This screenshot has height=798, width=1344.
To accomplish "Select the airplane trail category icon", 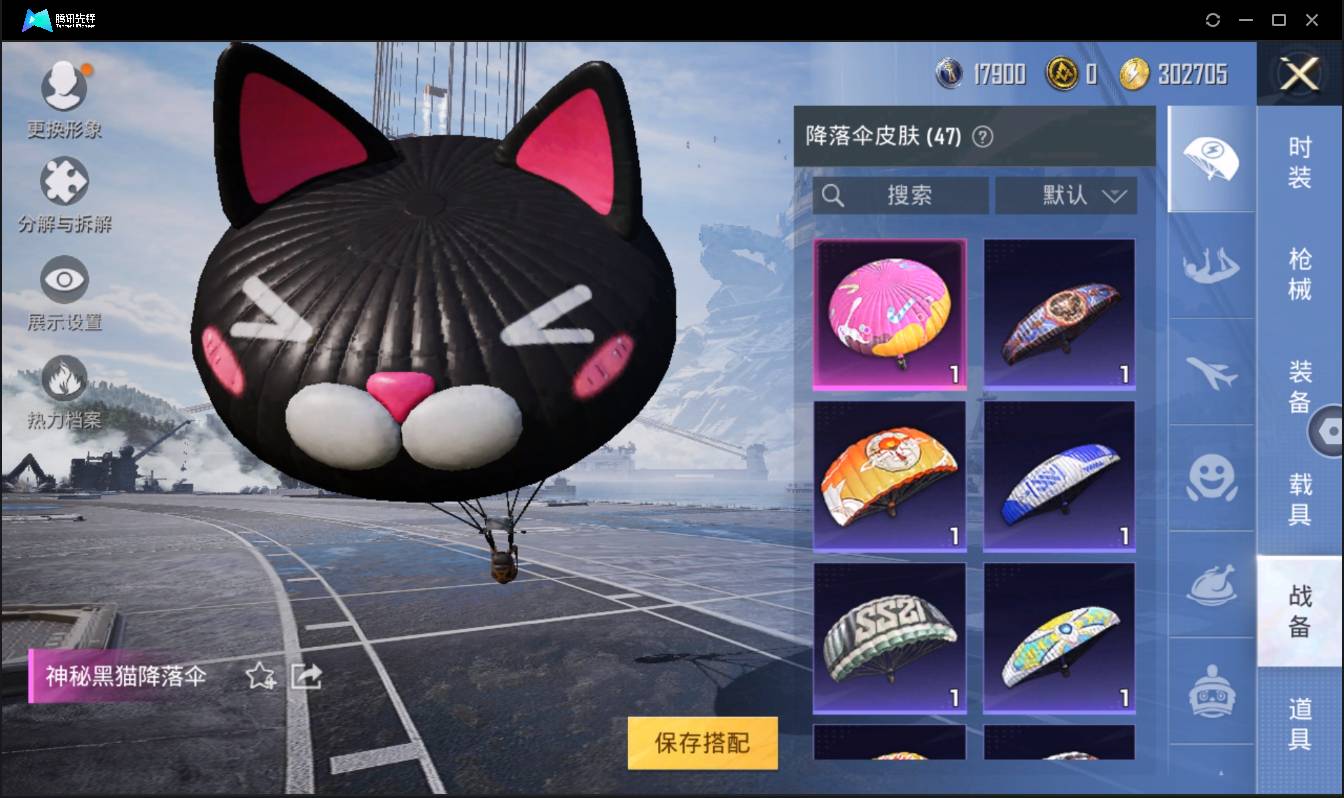I will (x=1210, y=374).
